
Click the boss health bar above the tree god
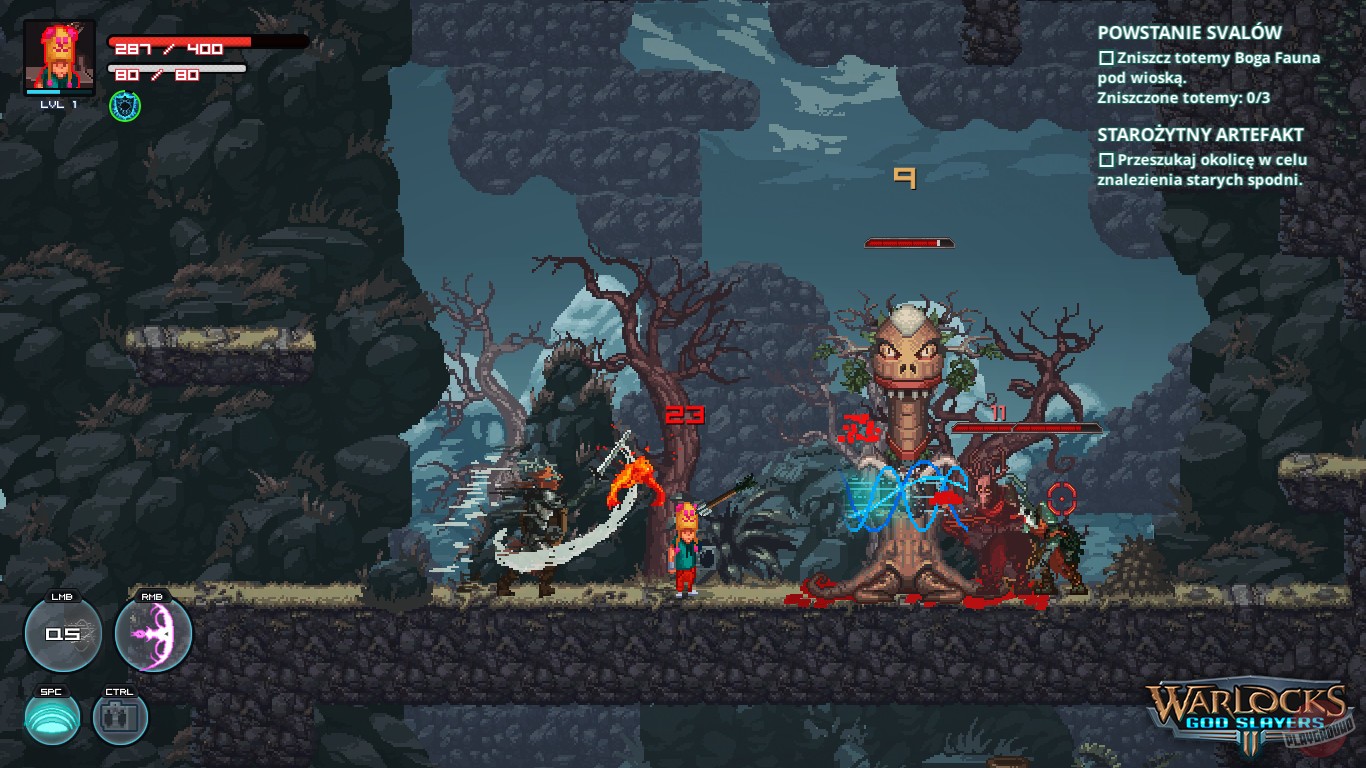click(908, 240)
